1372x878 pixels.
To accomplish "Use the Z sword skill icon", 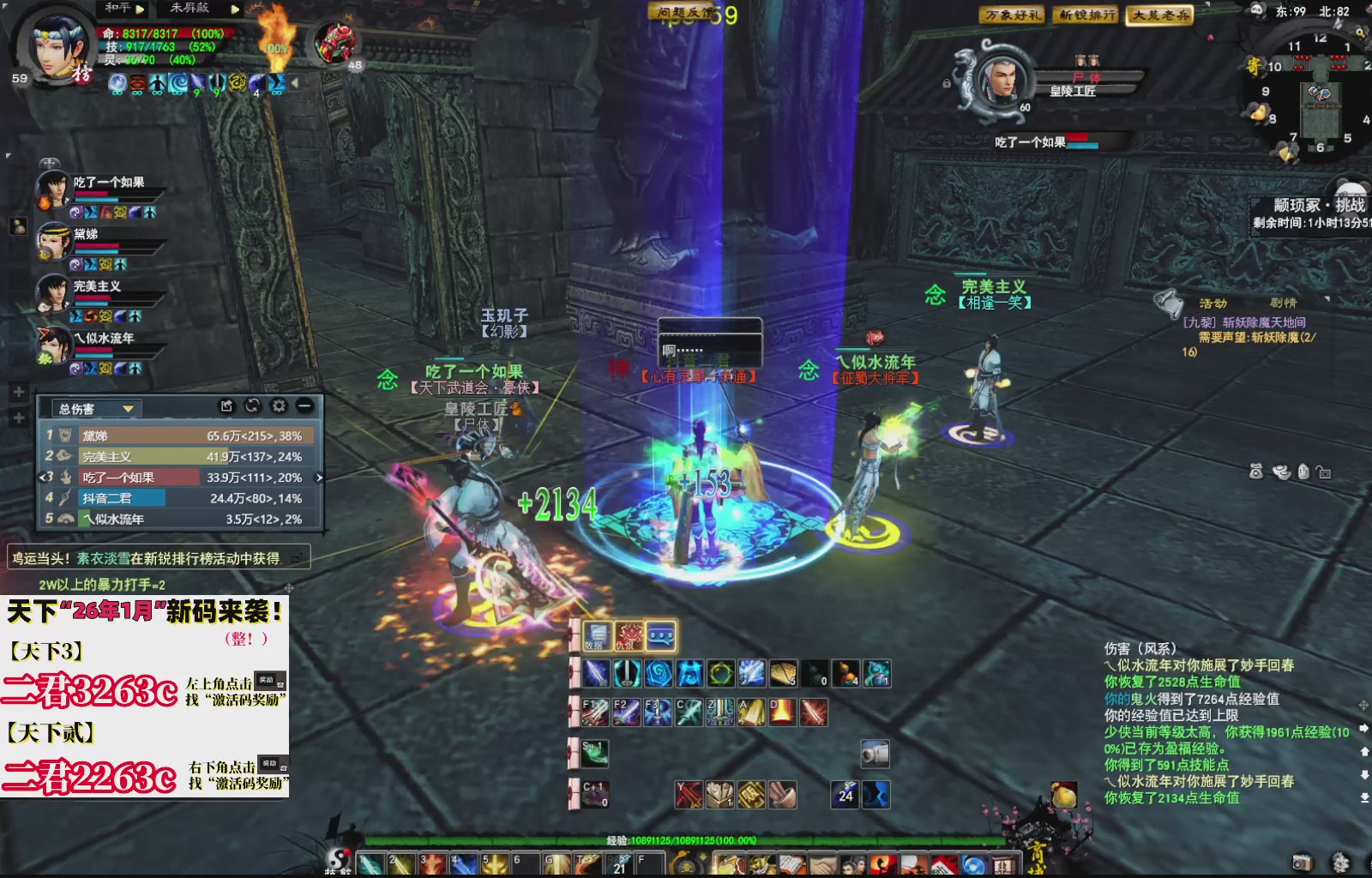I will (x=720, y=712).
